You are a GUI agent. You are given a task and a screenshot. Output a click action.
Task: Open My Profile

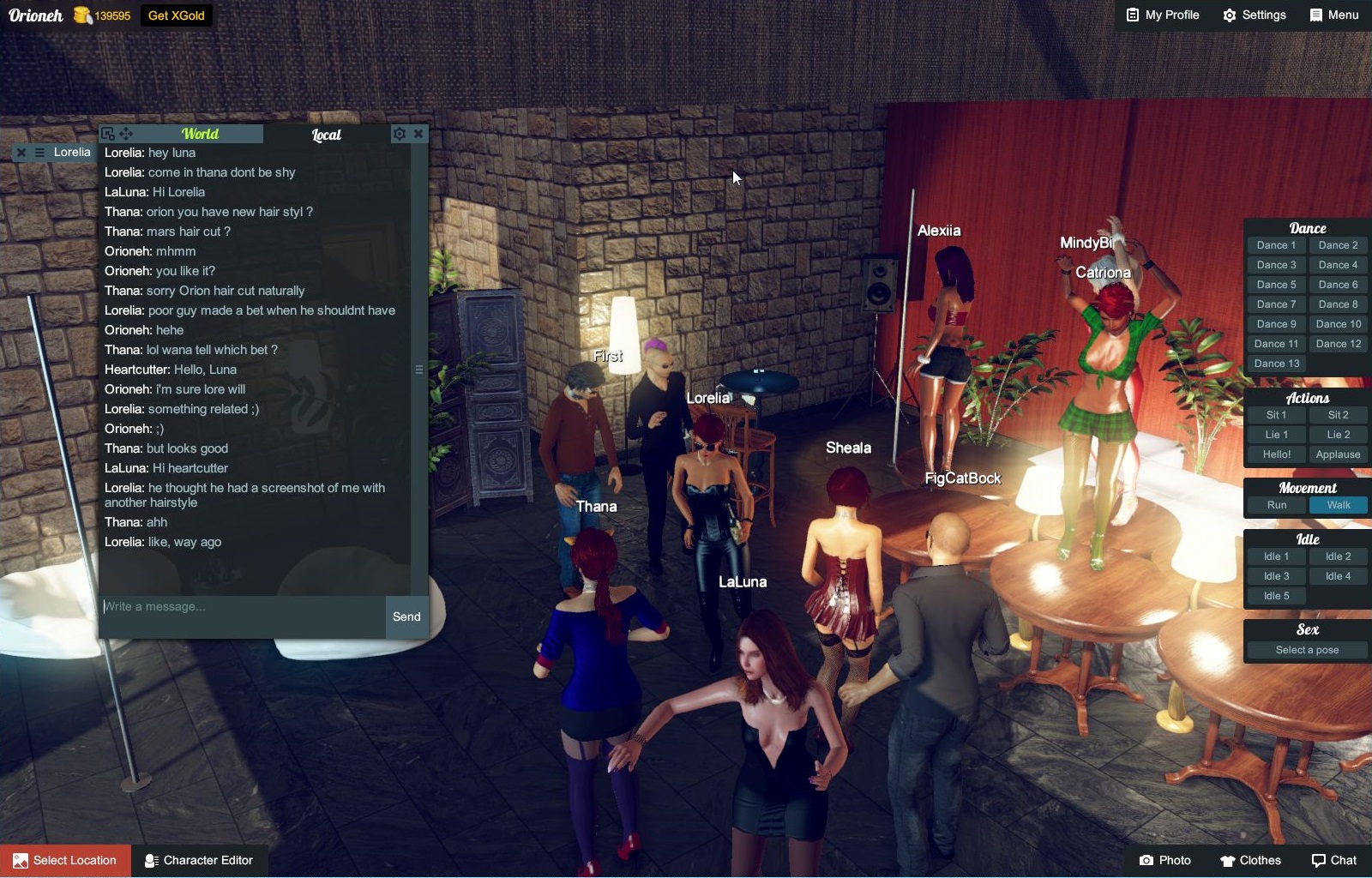pos(1162,15)
